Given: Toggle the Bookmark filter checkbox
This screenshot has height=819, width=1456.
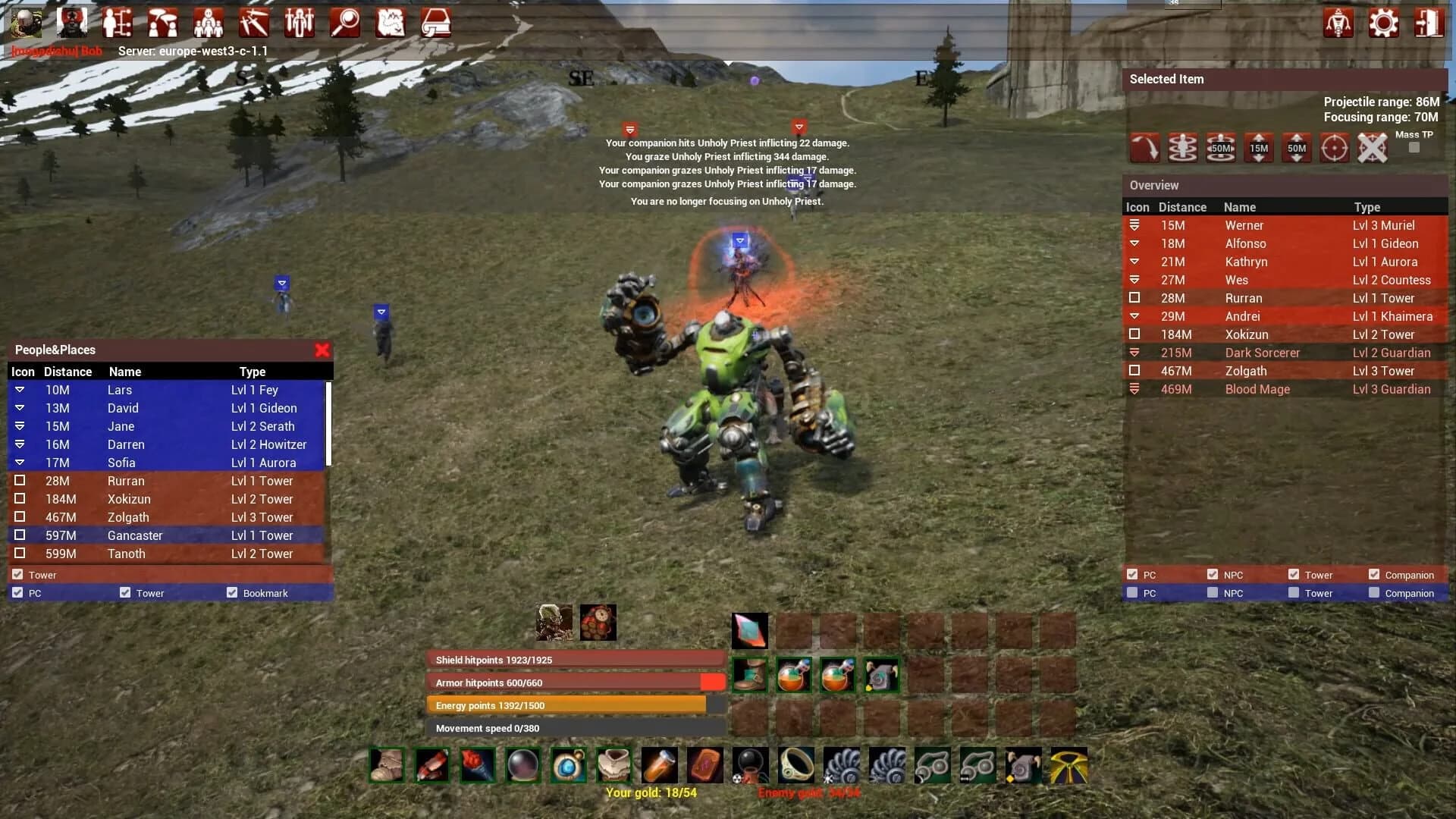Looking at the screenshot, I should click(232, 592).
